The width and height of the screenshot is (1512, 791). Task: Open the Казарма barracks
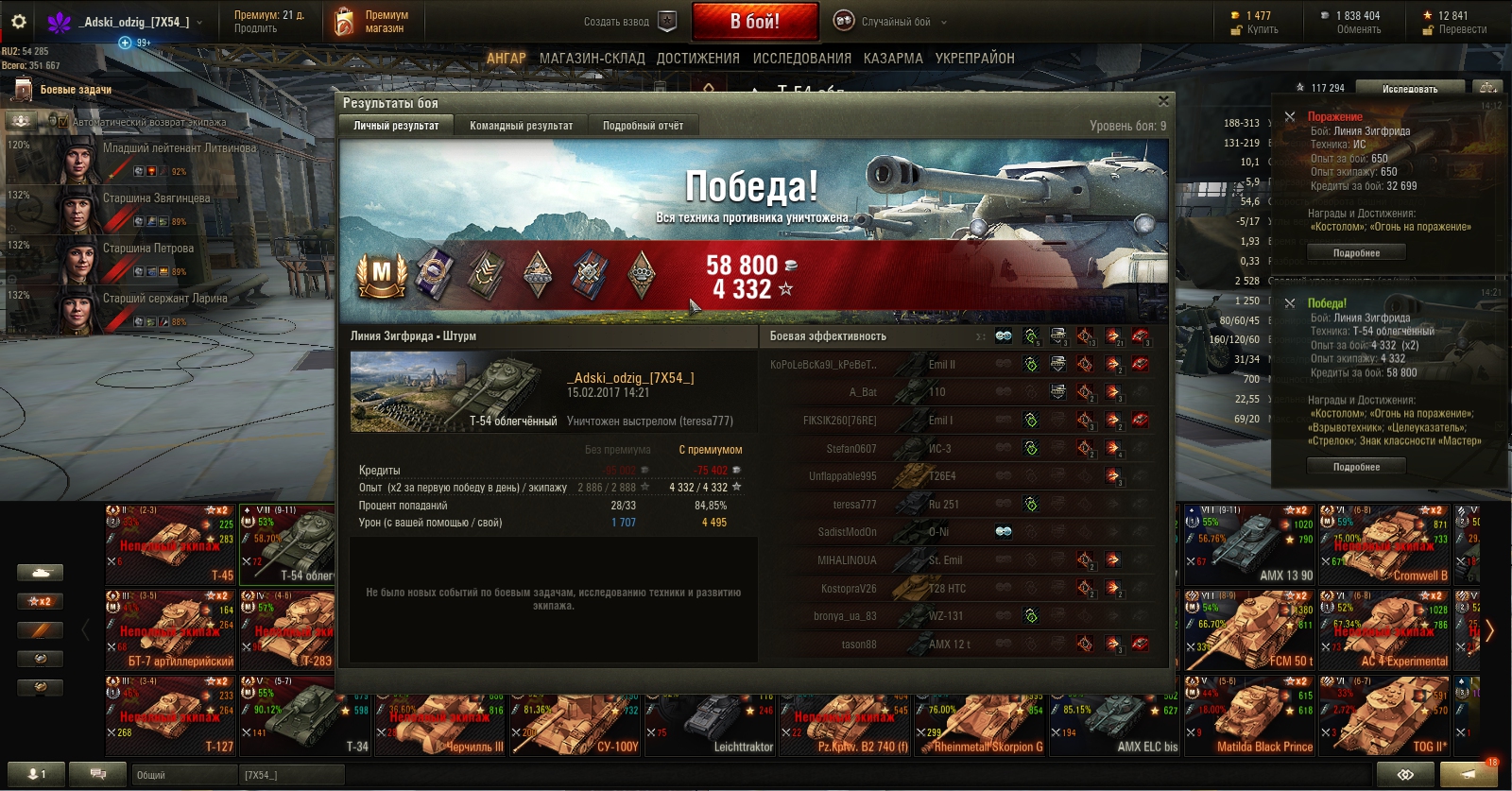[x=893, y=59]
